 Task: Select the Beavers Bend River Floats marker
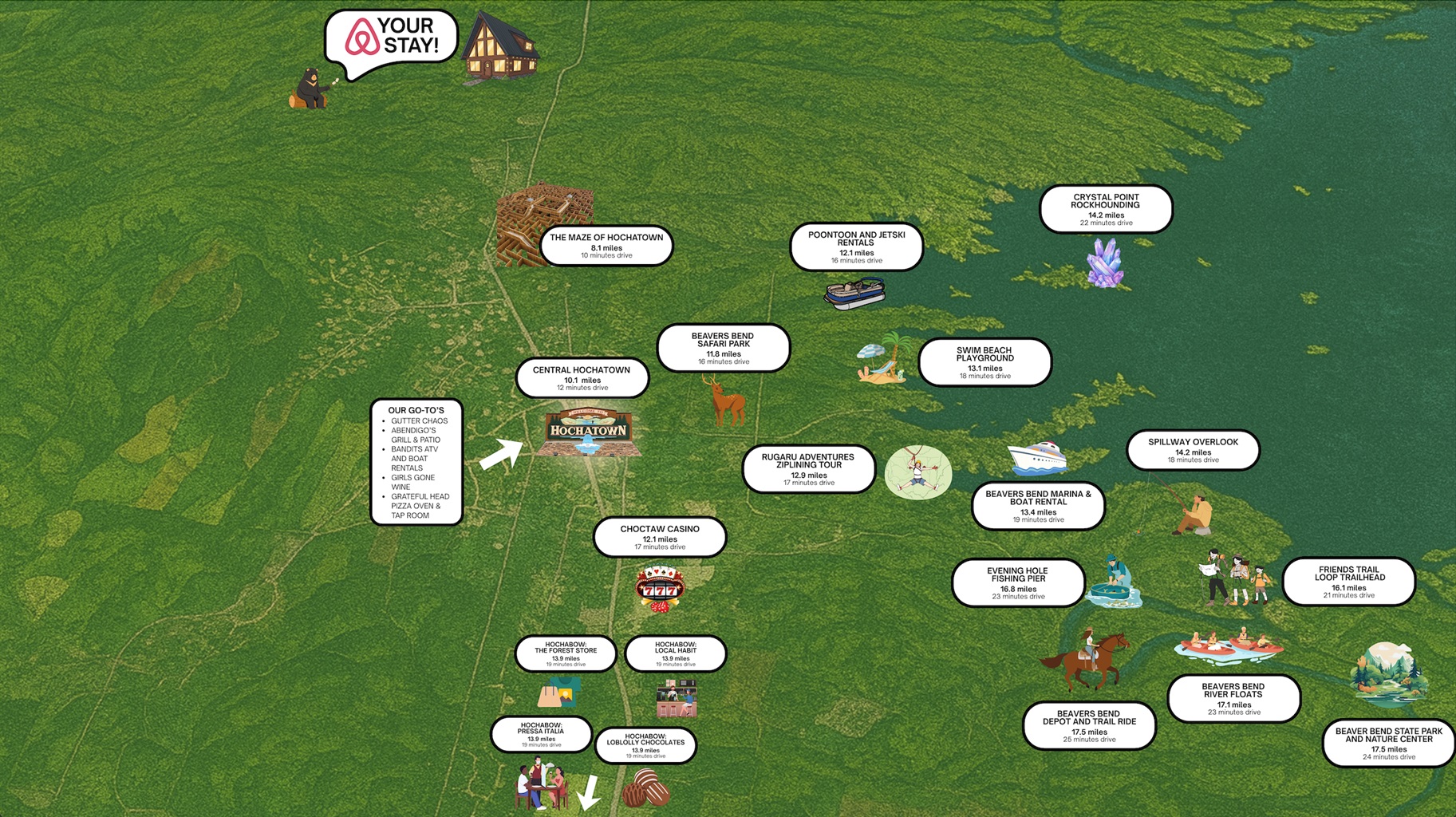[1233, 698]
